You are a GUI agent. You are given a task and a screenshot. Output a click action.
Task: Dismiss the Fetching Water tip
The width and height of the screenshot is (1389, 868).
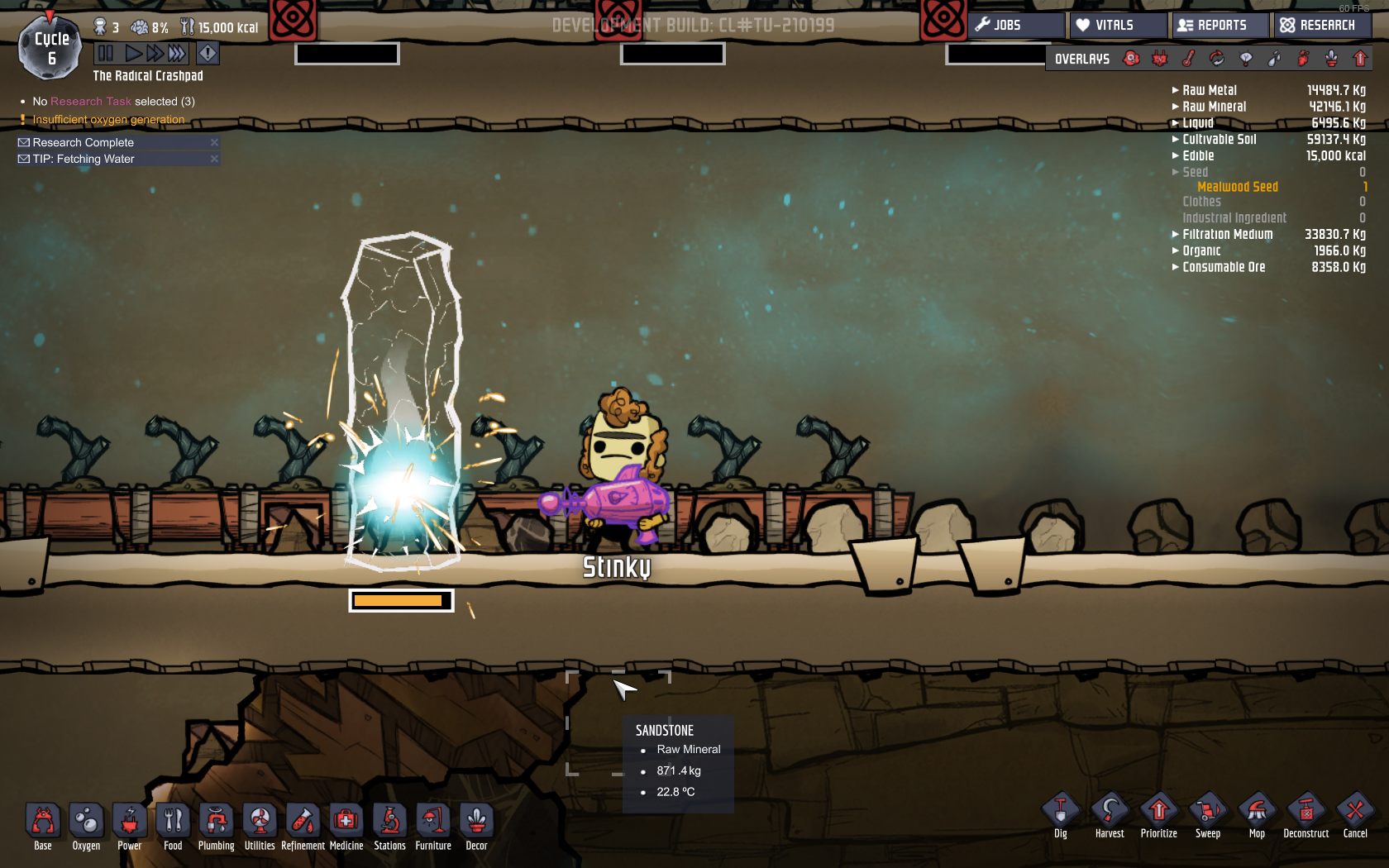(214, 159)
